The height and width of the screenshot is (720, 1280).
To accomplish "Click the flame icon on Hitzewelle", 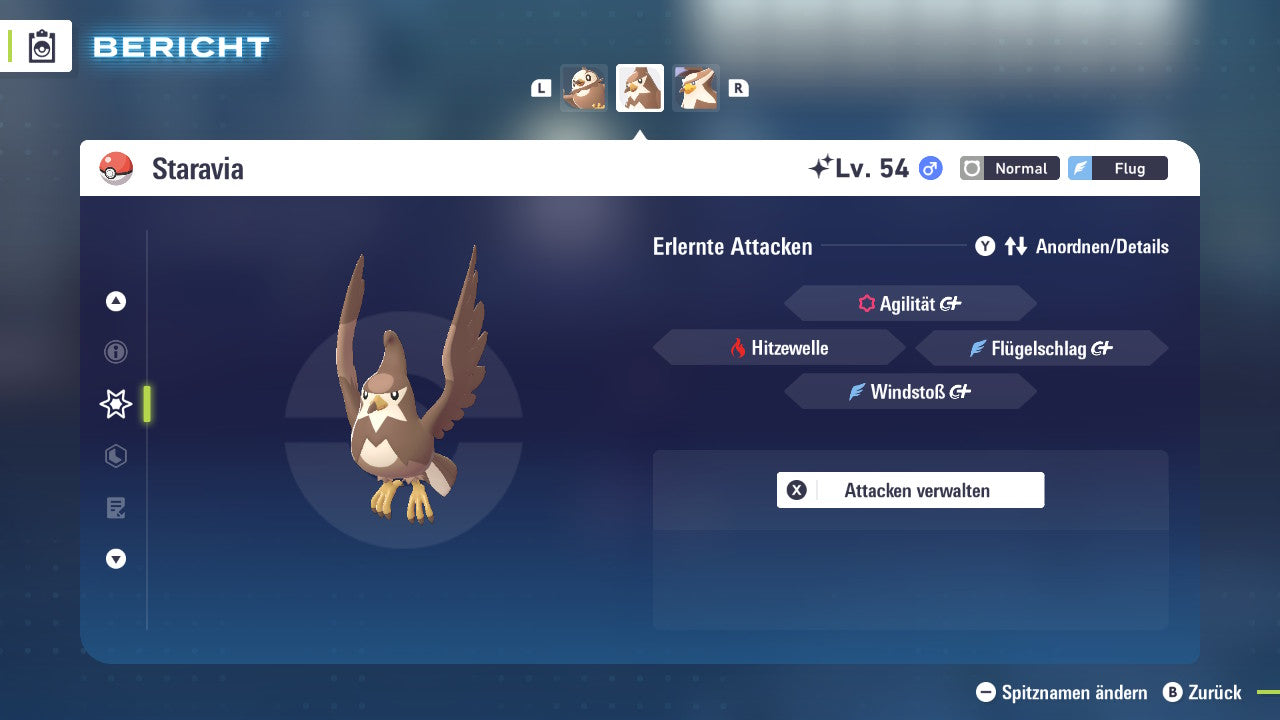I will coord(737,347).
